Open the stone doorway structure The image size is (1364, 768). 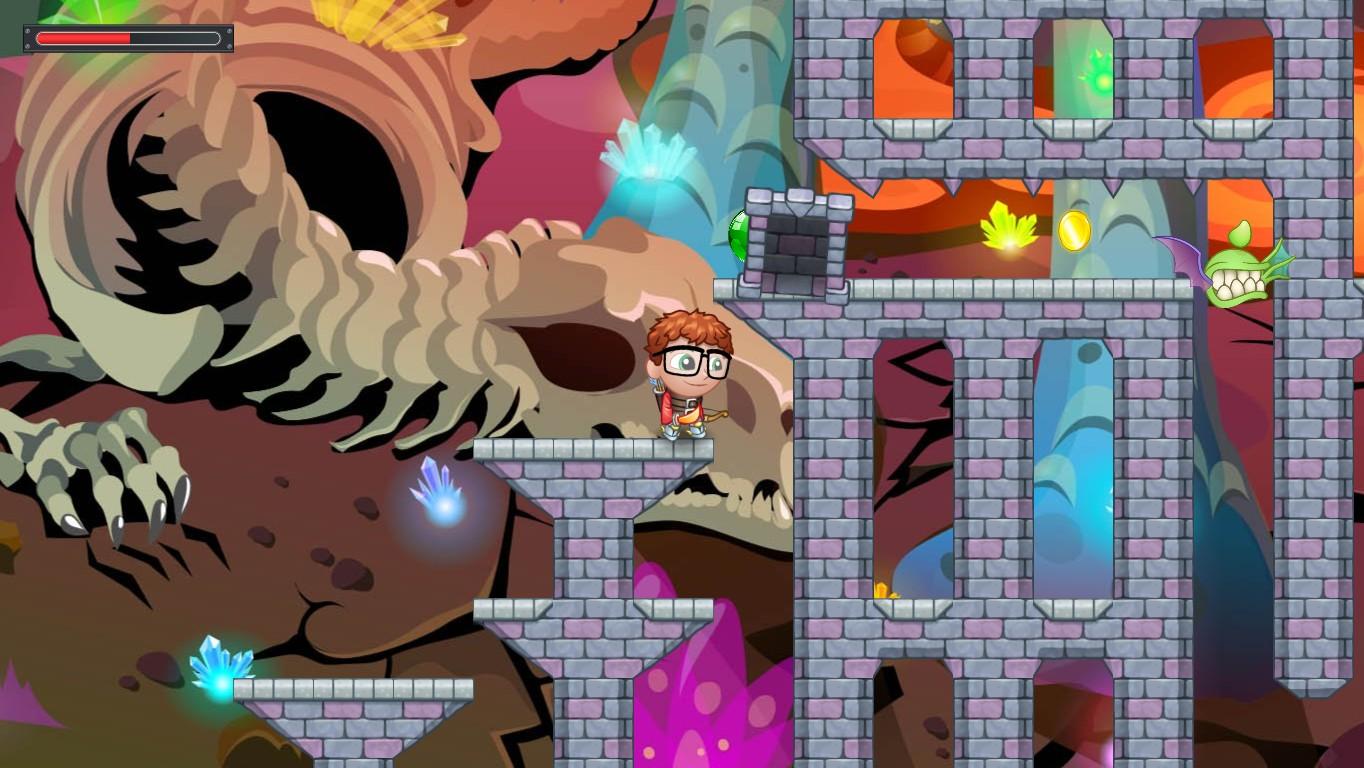(x=800, y=245)
